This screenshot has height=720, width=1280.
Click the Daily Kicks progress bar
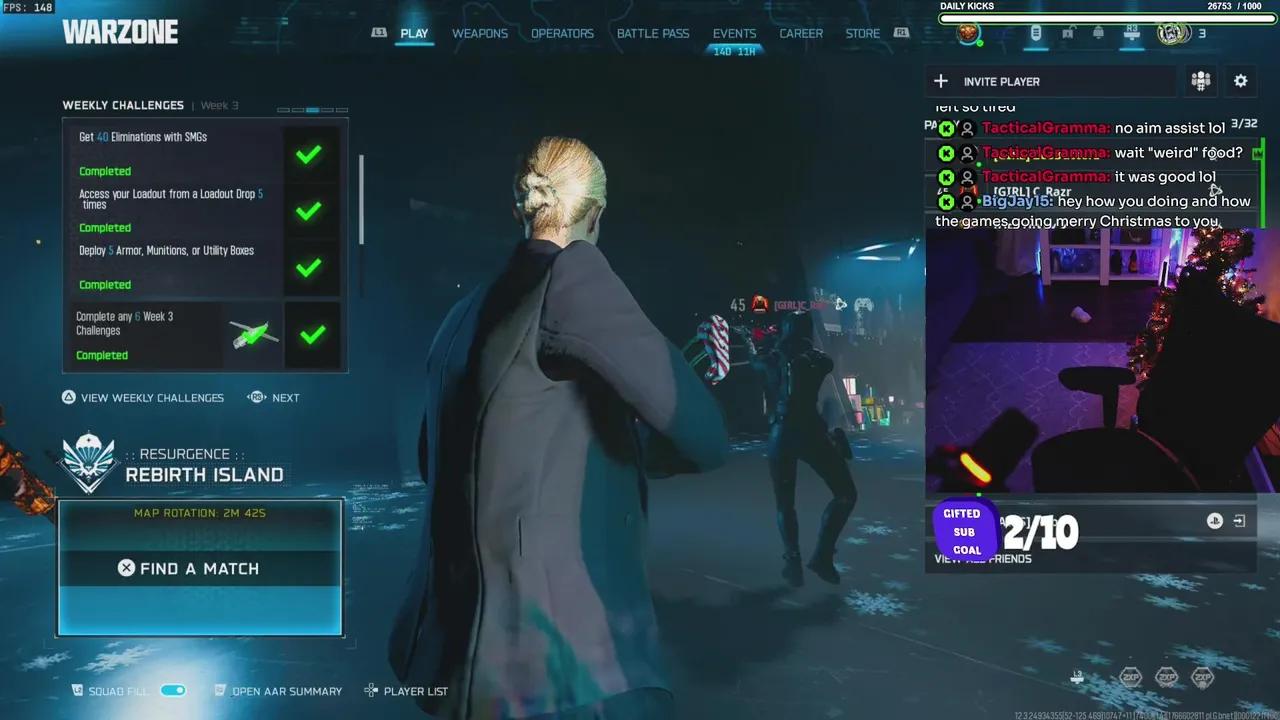coord(1100,18)
